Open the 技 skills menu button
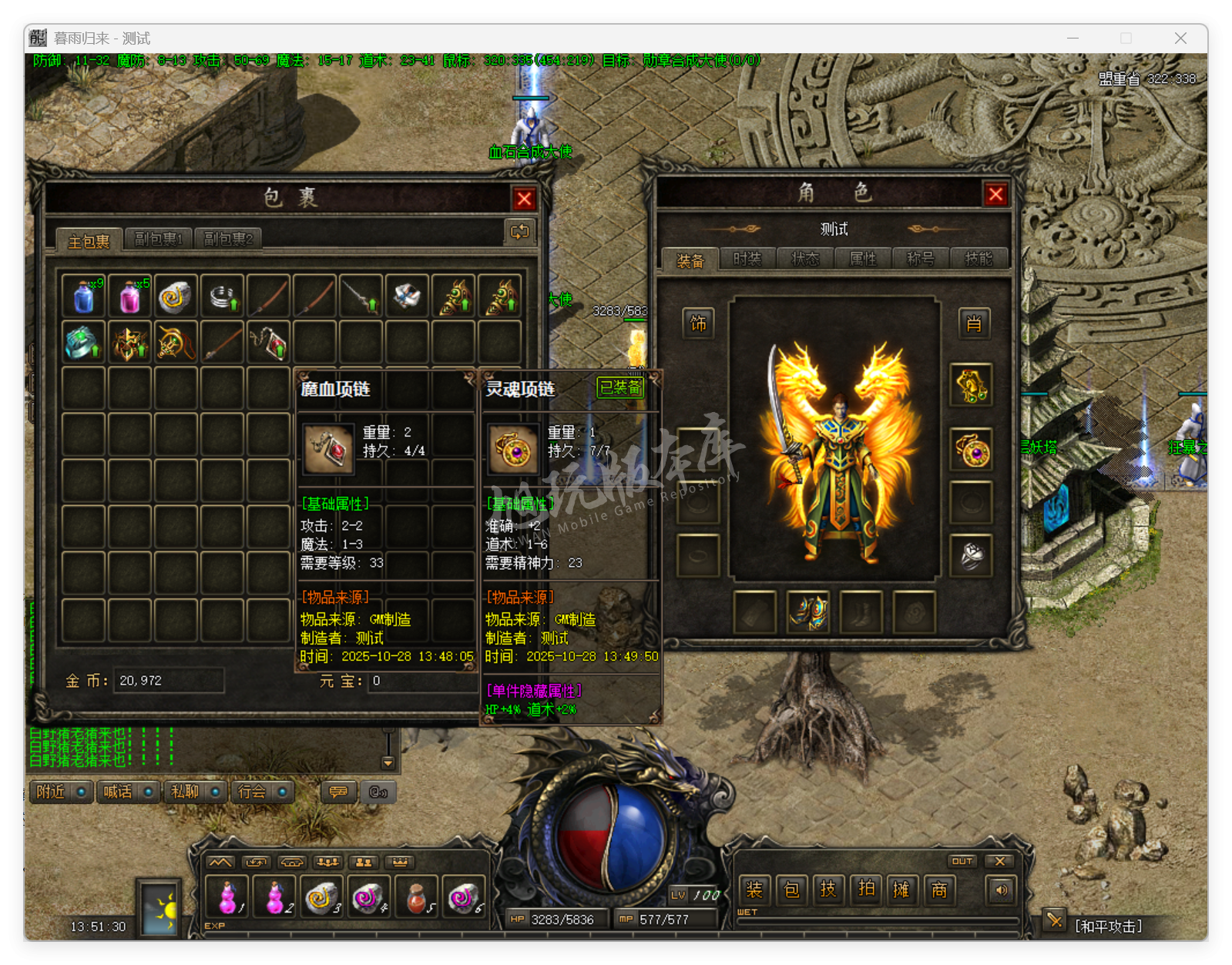Viewport: 1232px width, 965px height. [828, 890]
